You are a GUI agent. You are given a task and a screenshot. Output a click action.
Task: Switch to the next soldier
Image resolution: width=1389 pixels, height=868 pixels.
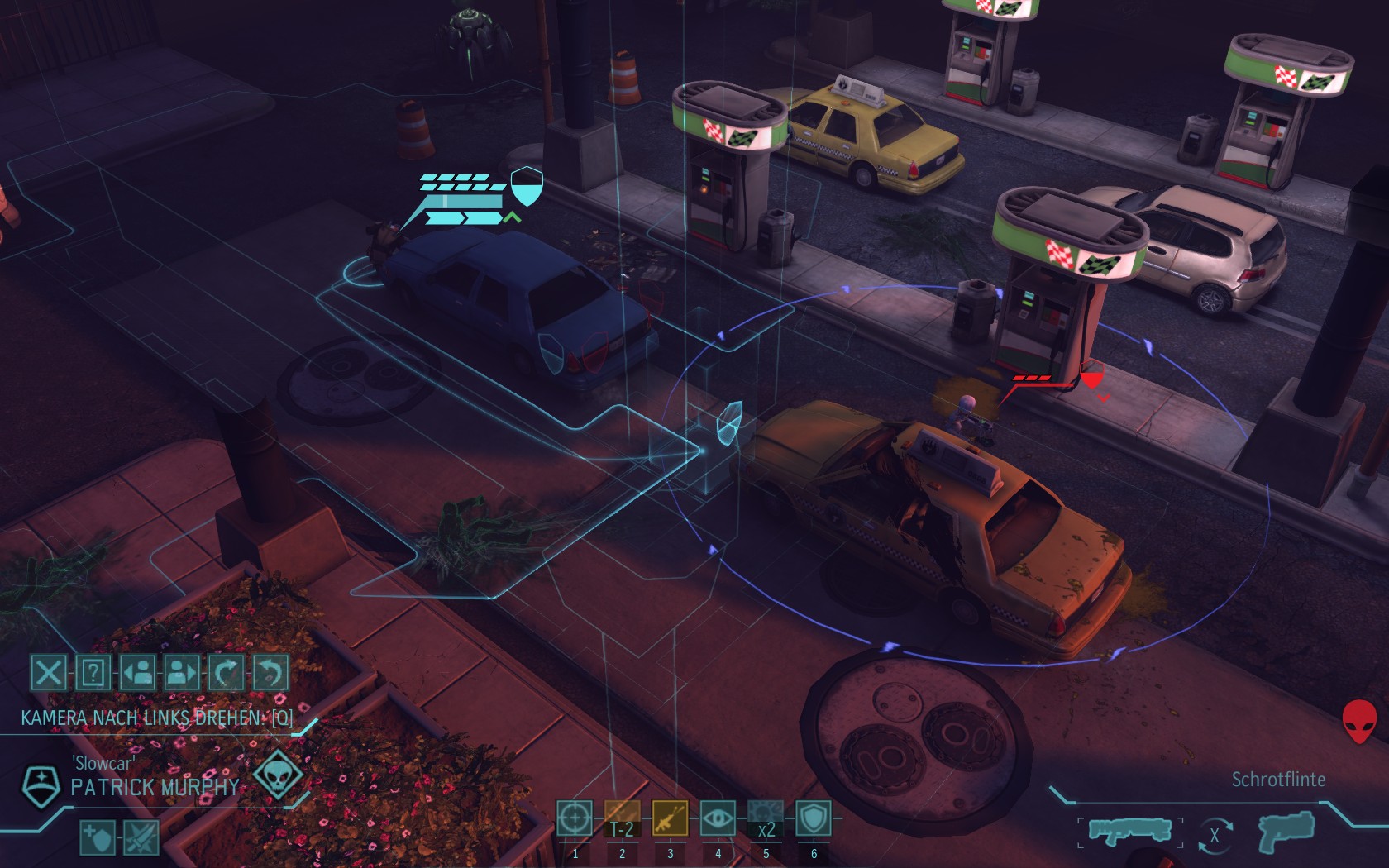click(x=182, y=673)
